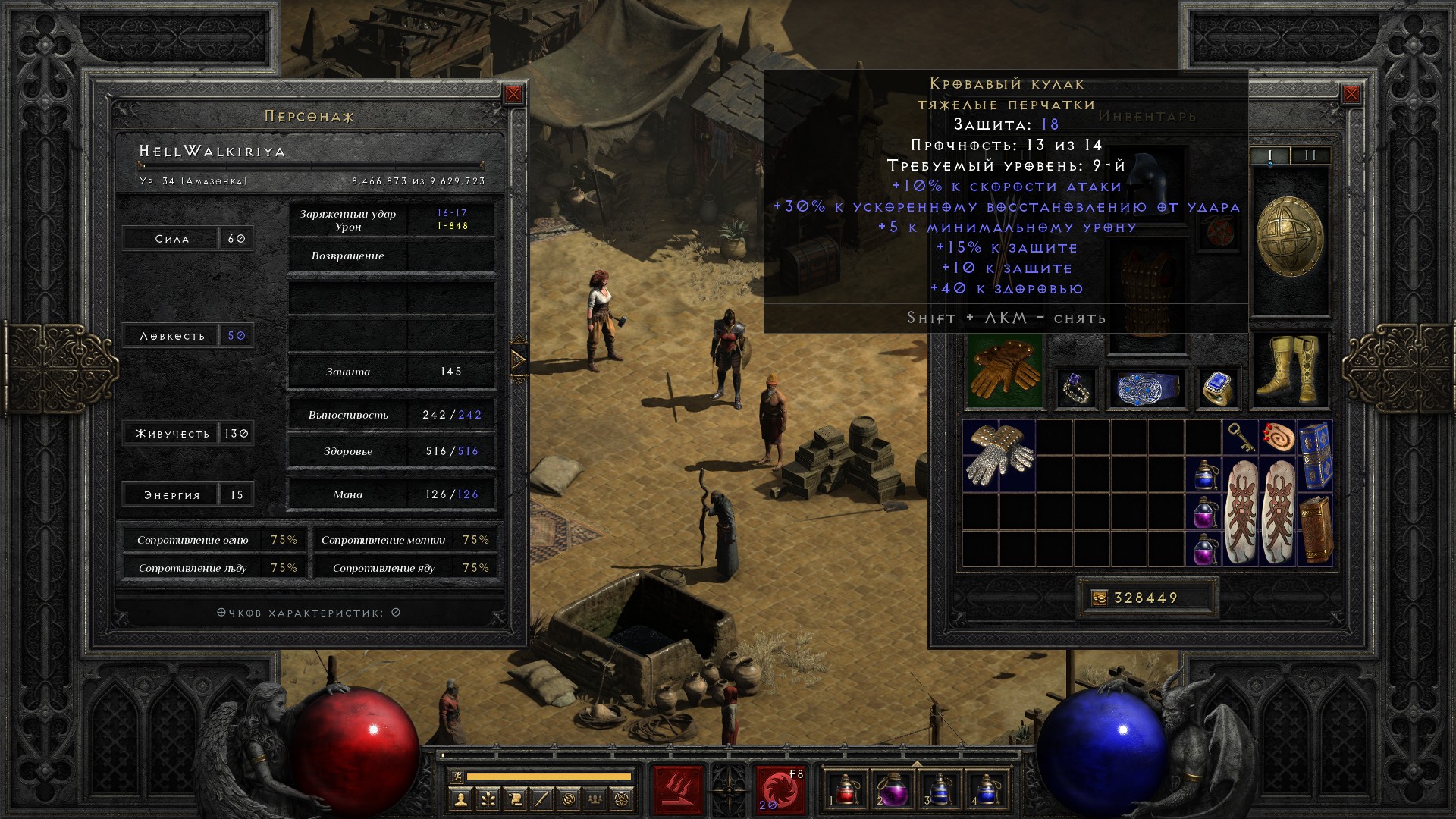Pick up the key in inventory
The image size is (1456, 819).
1241,438
